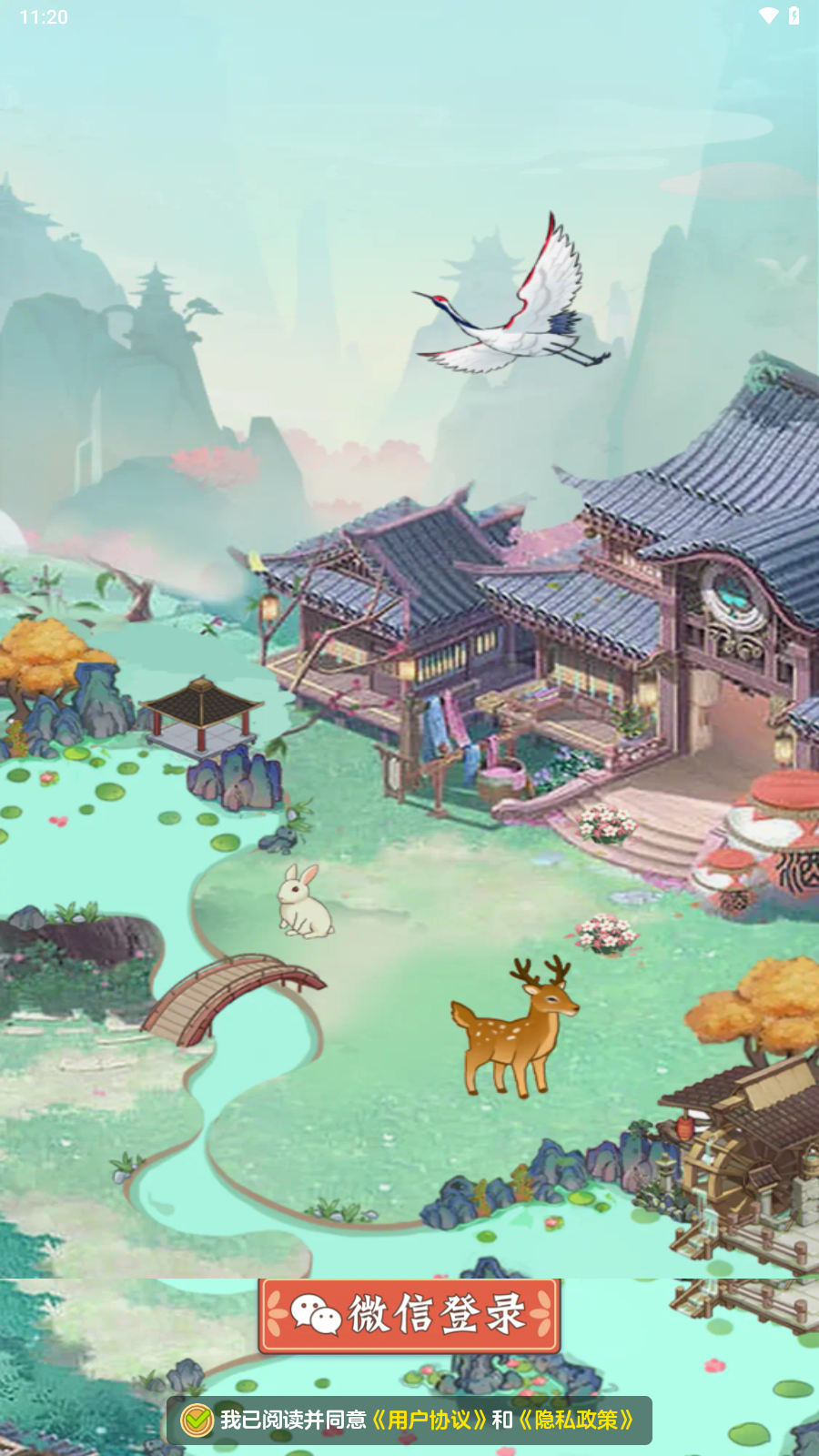Open the 《用户协议》 user agreement link
Viewport: 819px width, 1456px height.
pos(429,1421)
